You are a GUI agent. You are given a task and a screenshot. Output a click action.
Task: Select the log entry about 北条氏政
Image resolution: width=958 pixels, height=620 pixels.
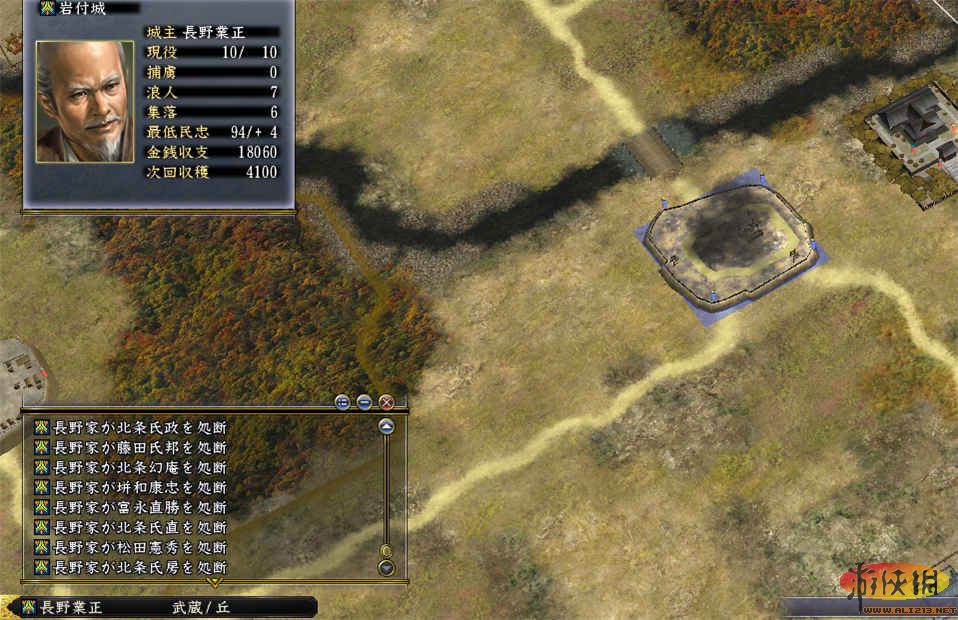[x=140, y=427]
